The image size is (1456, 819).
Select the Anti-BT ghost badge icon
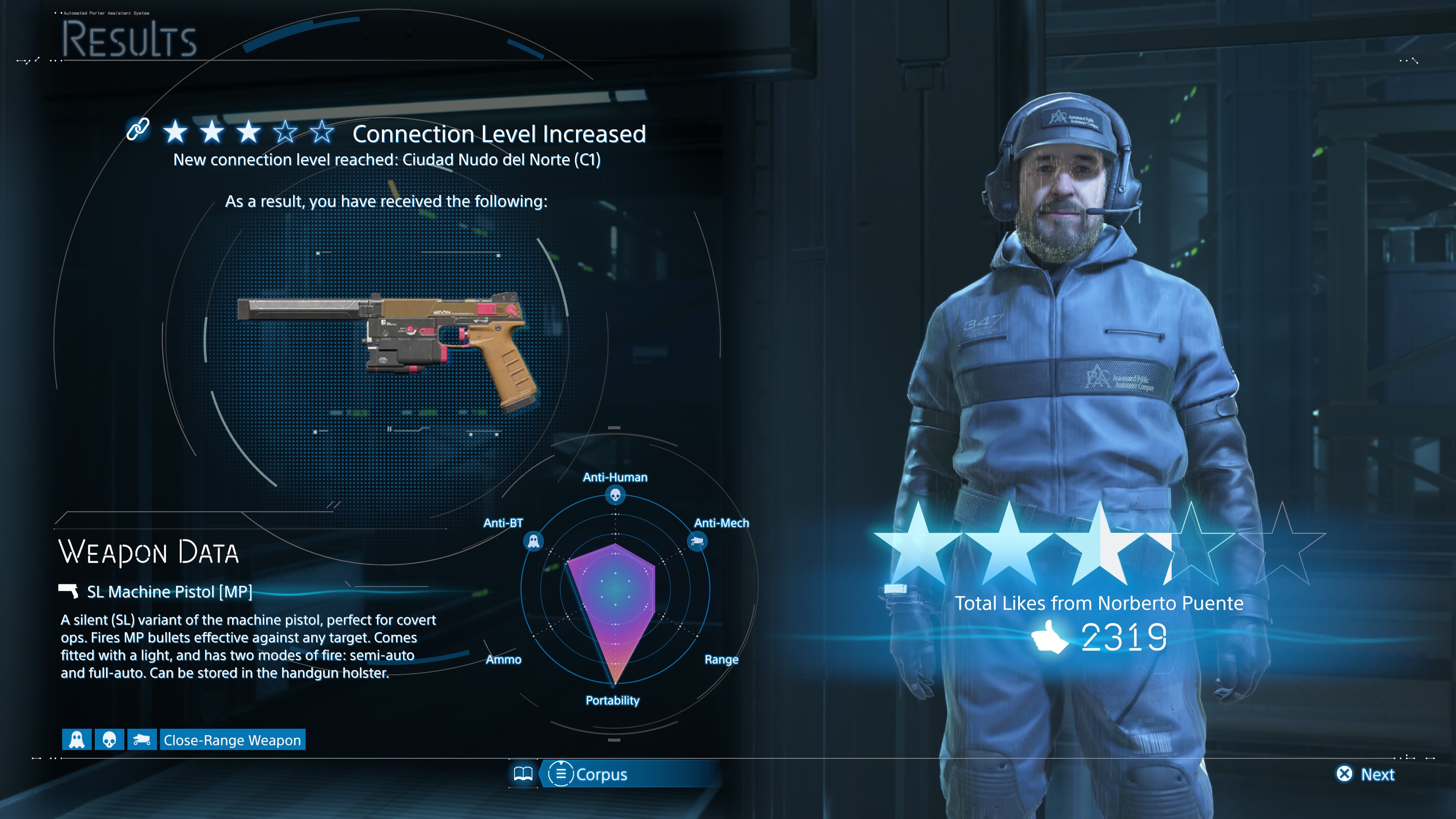coord(76,739)
